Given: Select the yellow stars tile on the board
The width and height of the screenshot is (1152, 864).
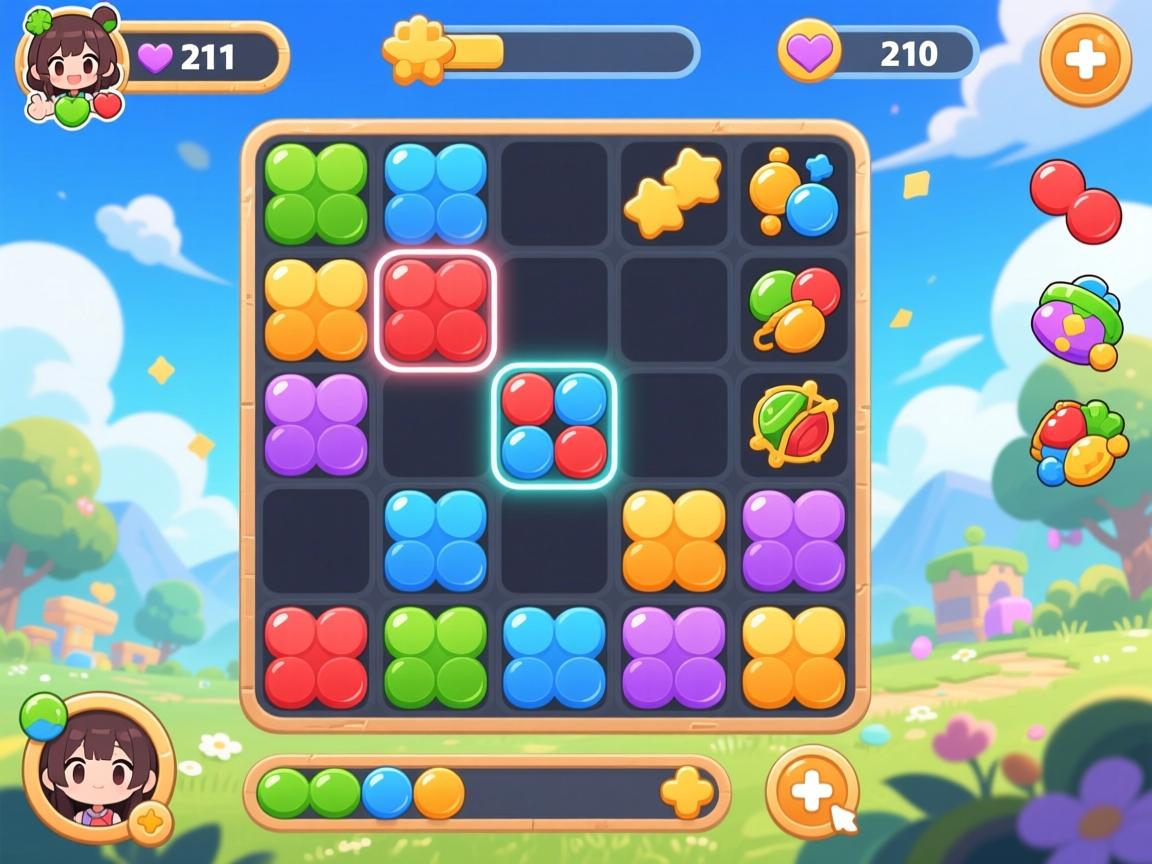Looking at the screenshot, I should click(673, 193).
